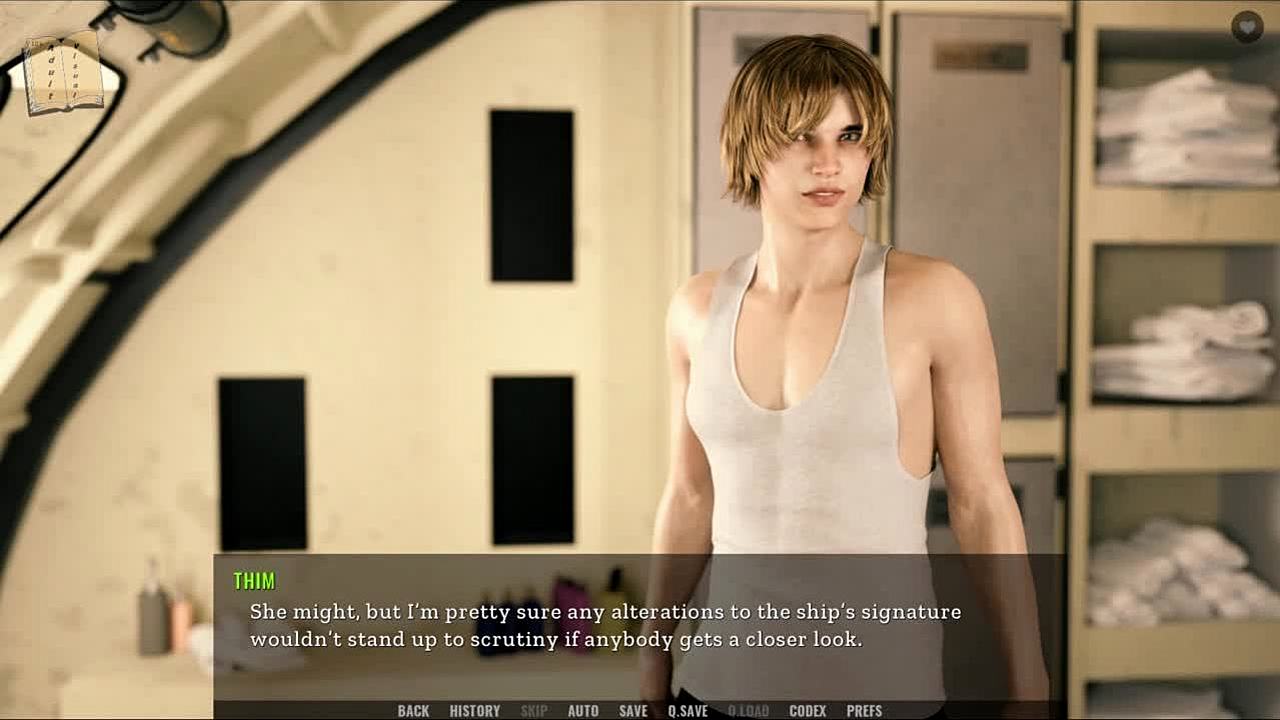1280x720 pixels.
Task: Open the Codex
Action: (x=807, y=711)
